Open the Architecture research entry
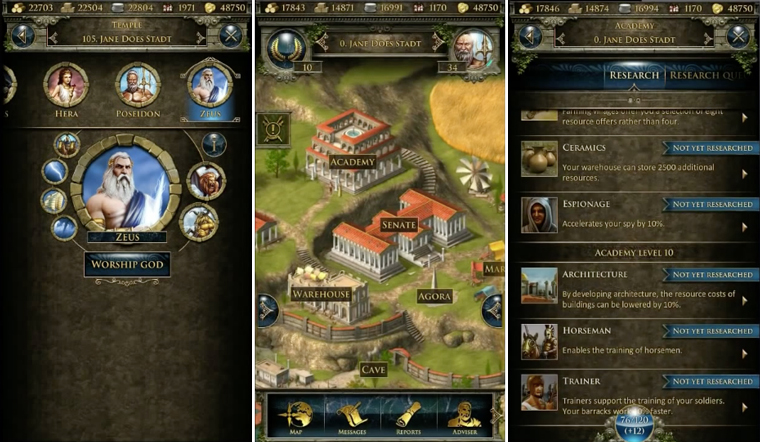The height and width of the screenshot is (442, 760). 637,285
